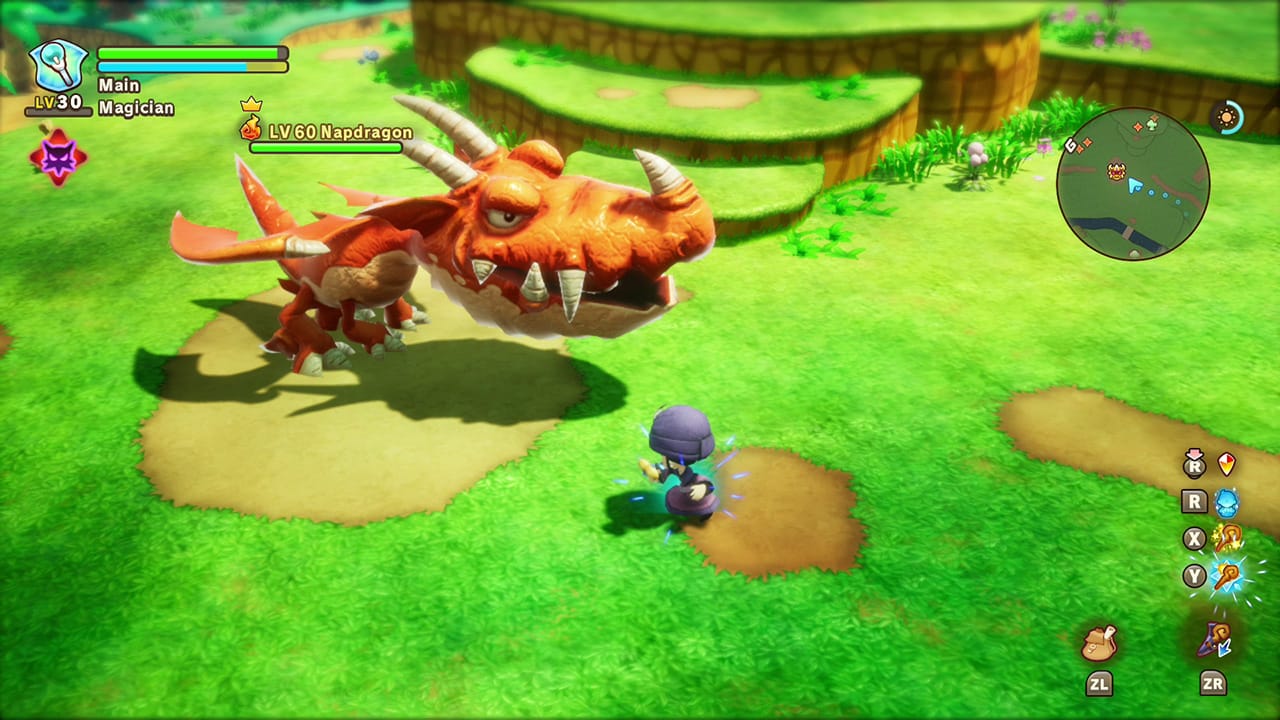Click an orange quest marker on the minimap
This screenshot has height=720, width=1280.
point(1138,125)
